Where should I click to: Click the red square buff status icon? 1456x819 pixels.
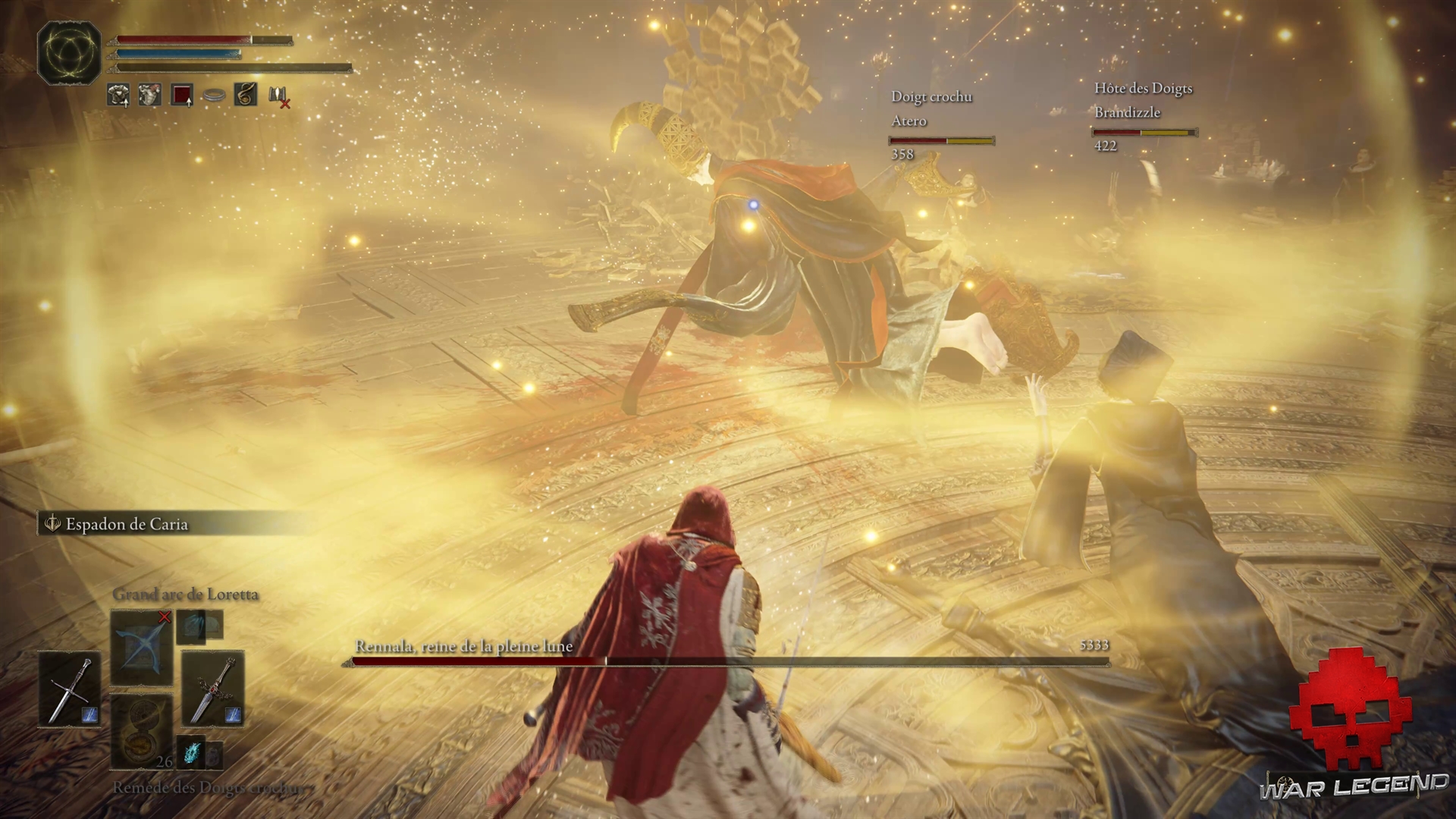(182, 95)
